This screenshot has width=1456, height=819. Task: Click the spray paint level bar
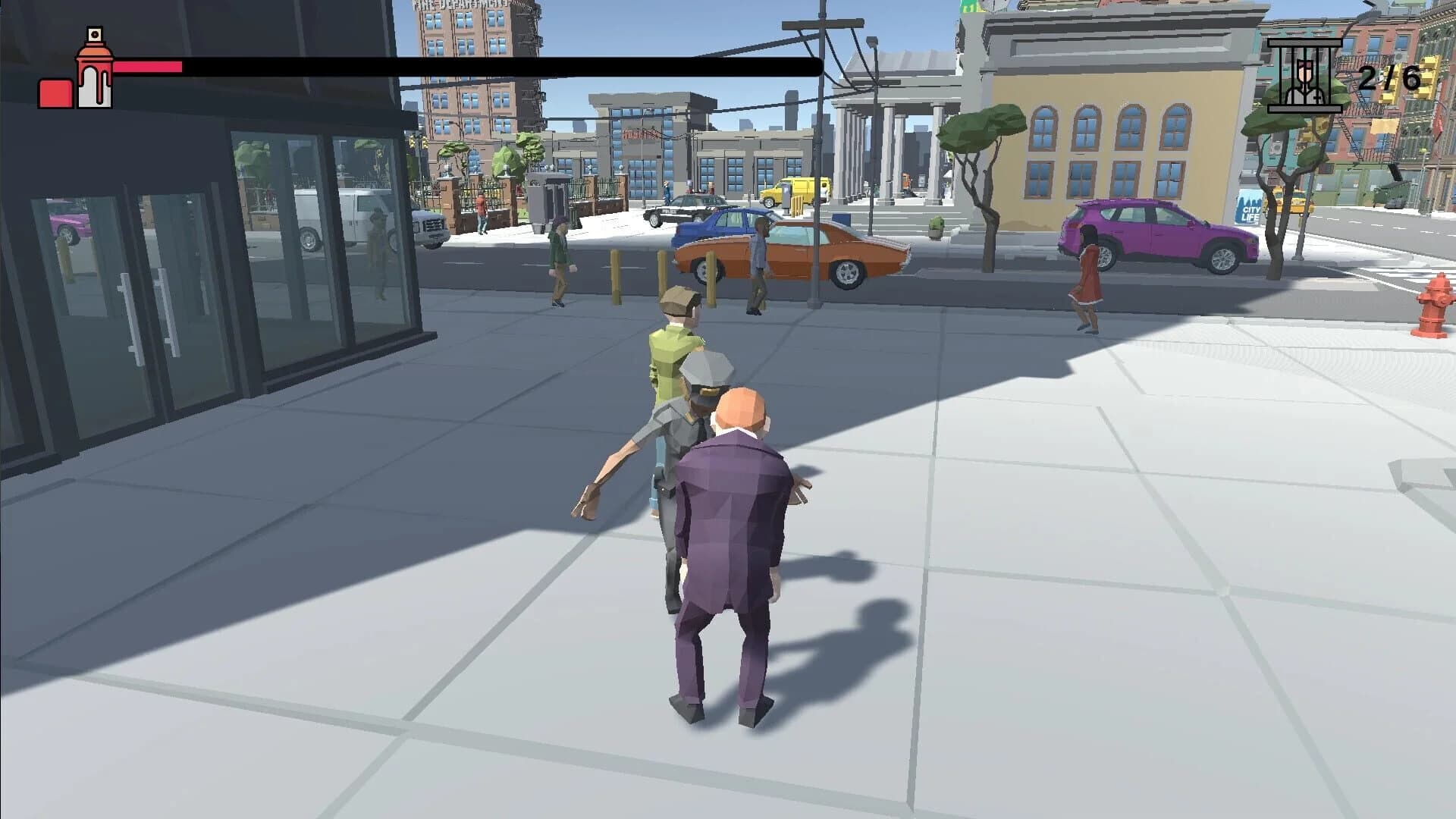coord(148,67)
